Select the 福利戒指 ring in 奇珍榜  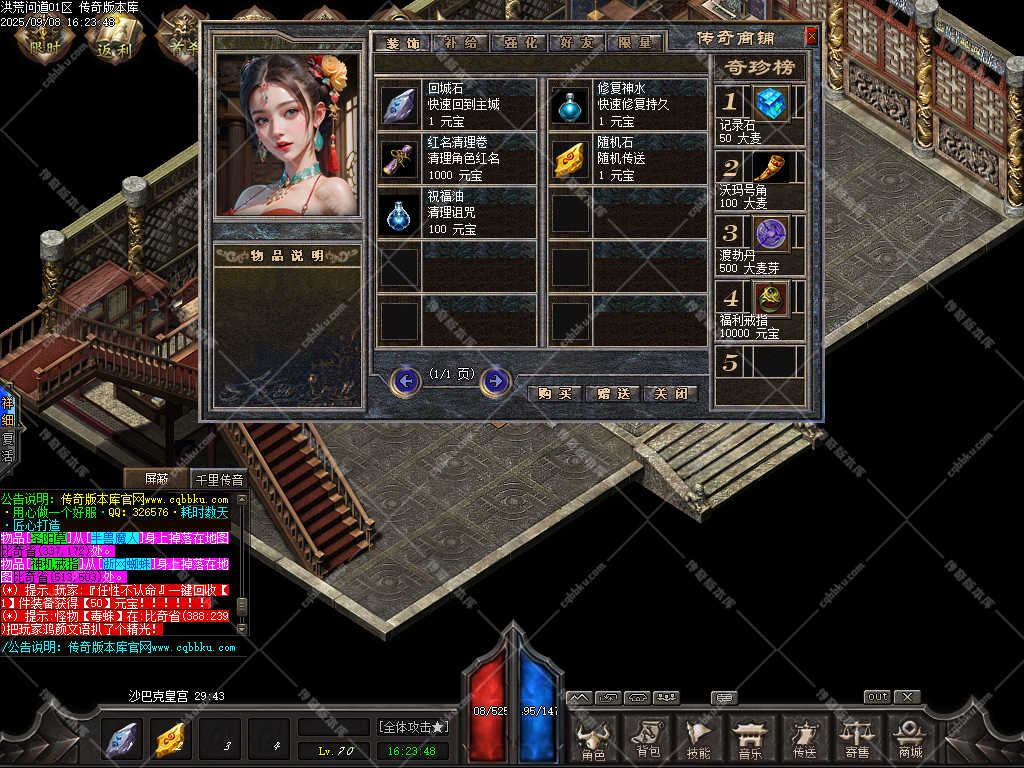771,297
